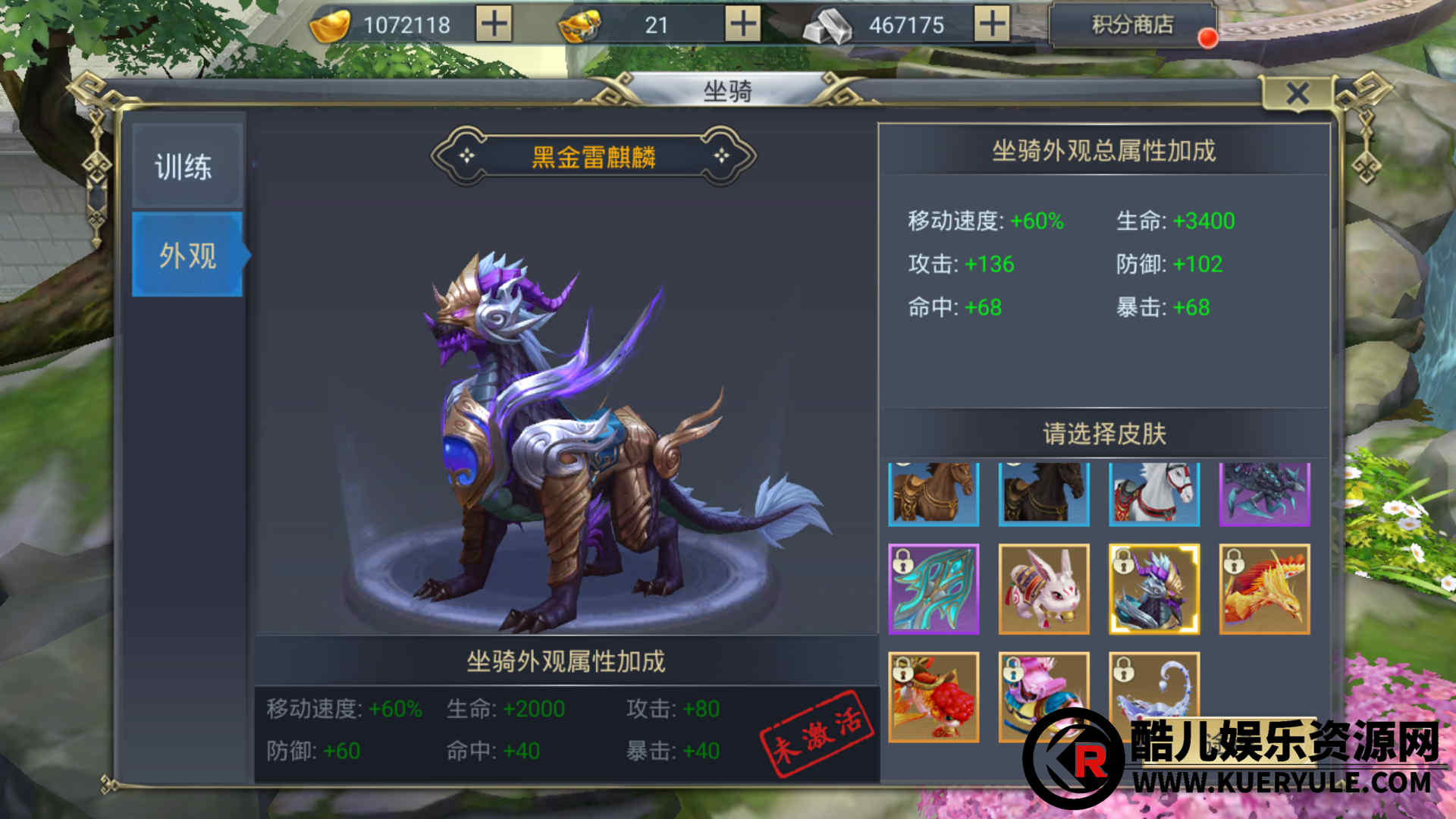This screenshot has height=819, width=1456.
Task: Switch to the 训练 tab
Action: [187, 167]
